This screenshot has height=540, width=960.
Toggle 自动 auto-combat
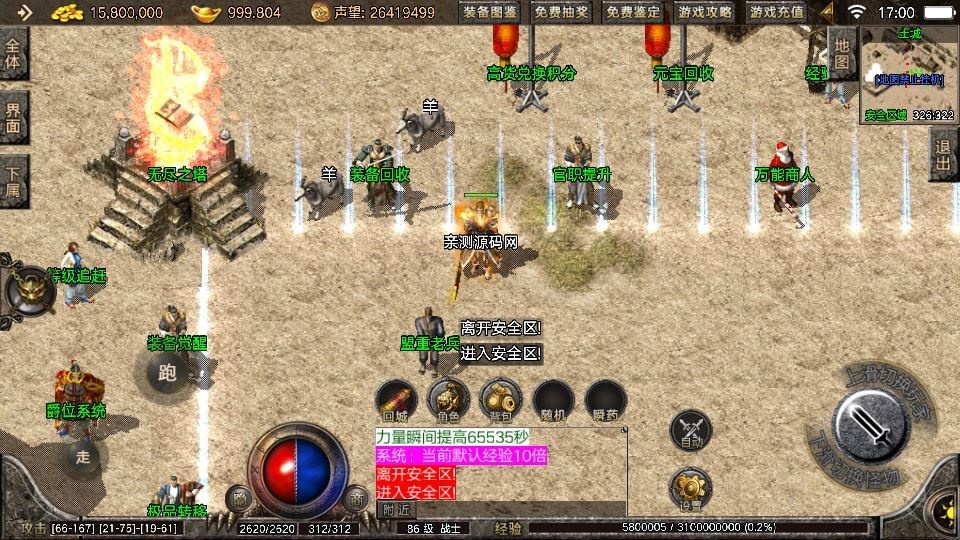(691, 429)
